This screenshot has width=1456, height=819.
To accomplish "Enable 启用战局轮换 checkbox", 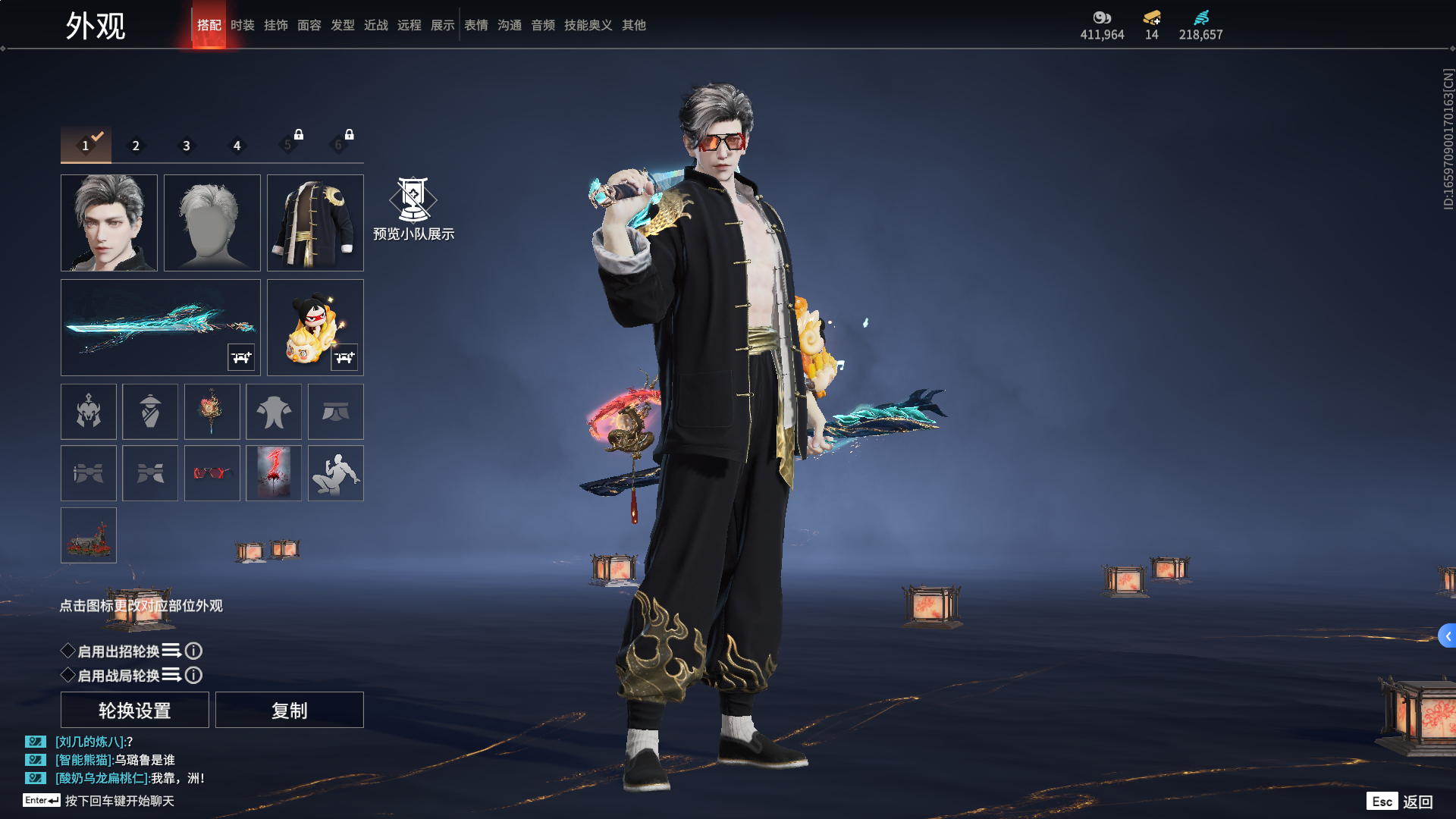I will coord(68,675).
